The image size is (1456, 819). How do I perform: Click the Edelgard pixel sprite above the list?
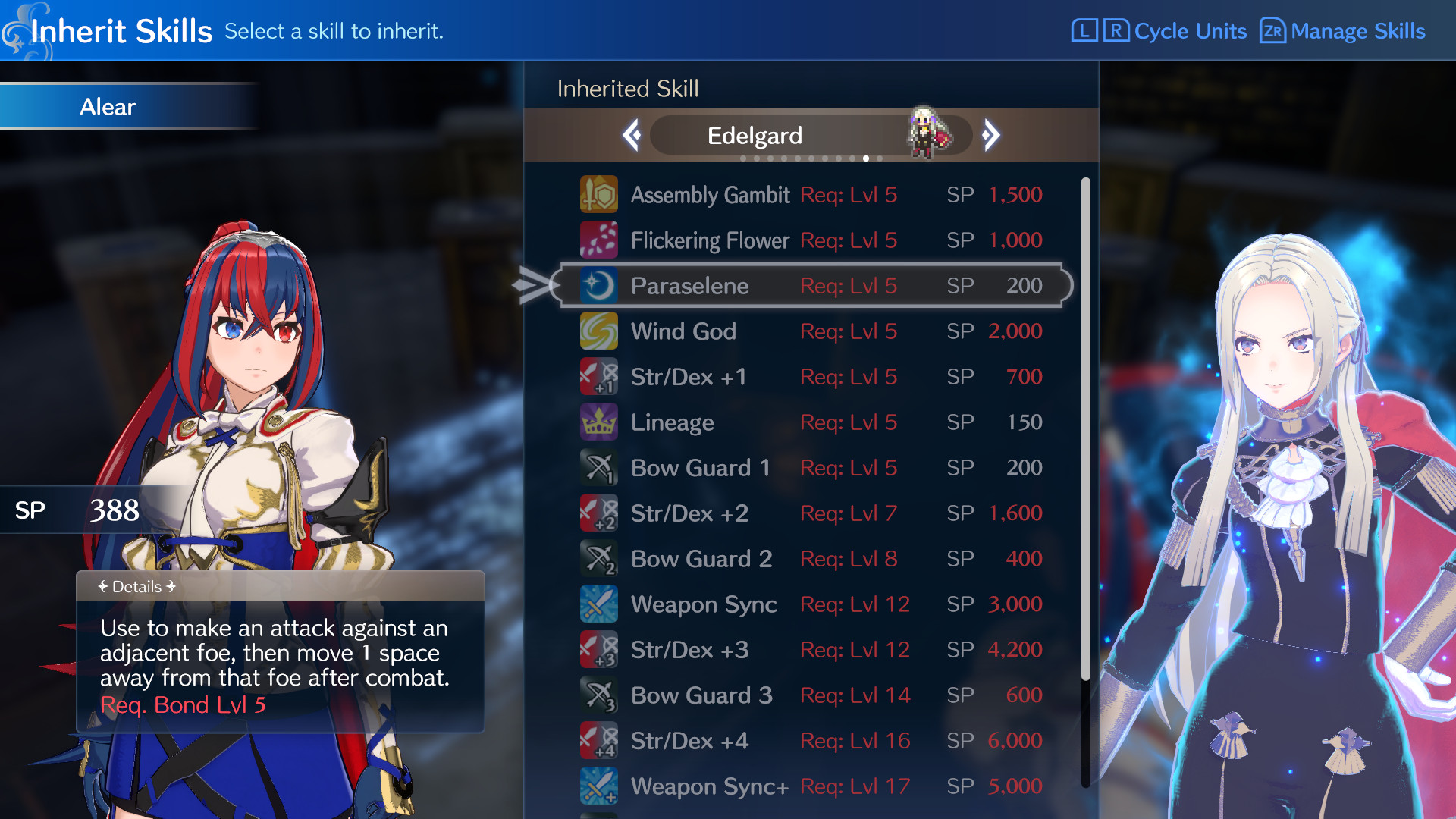924,130
